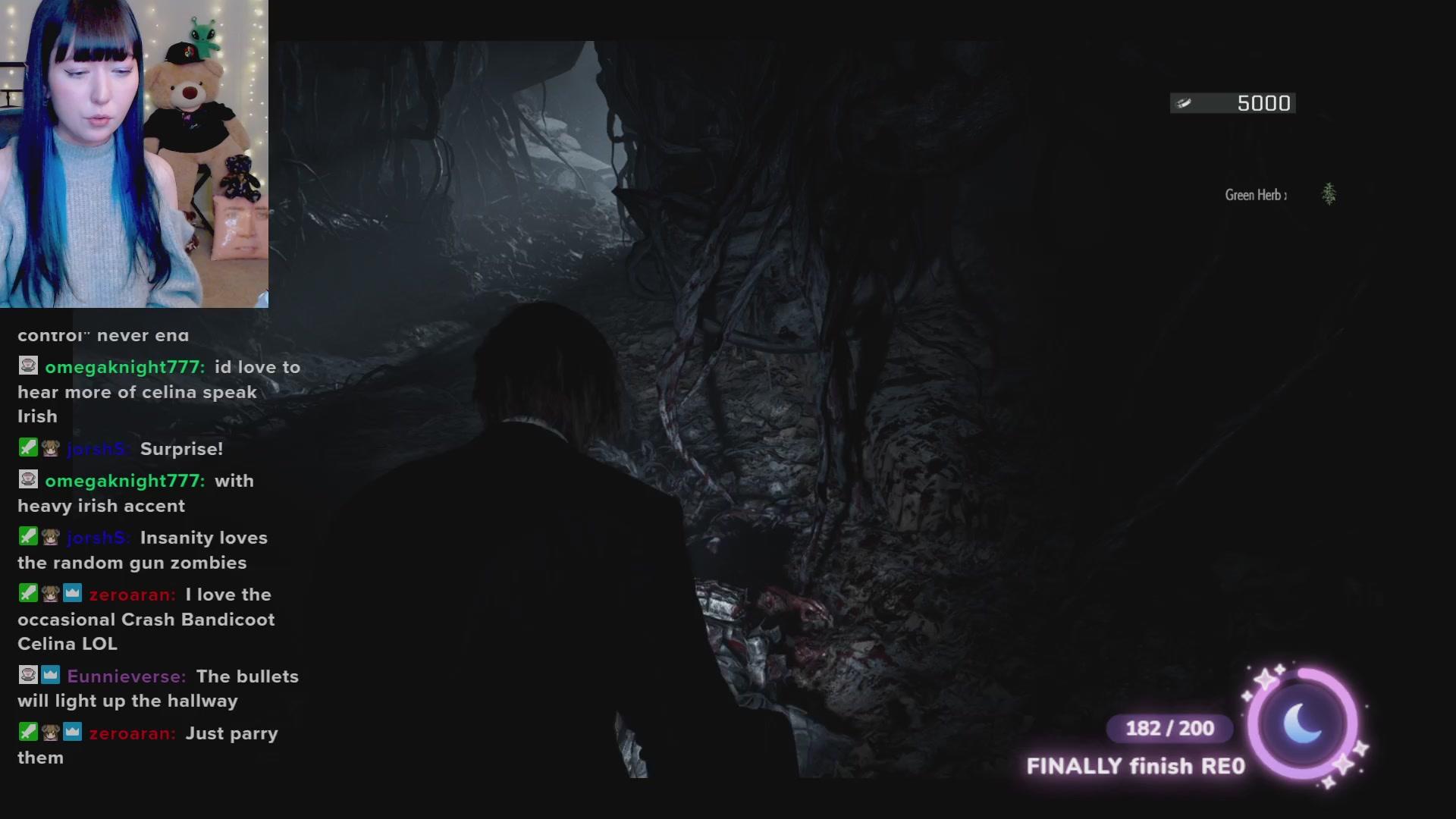Expand the 182/200 goal details
Screen dimensions: 1456x819
pyautogui.click(x=1169, y=728)
